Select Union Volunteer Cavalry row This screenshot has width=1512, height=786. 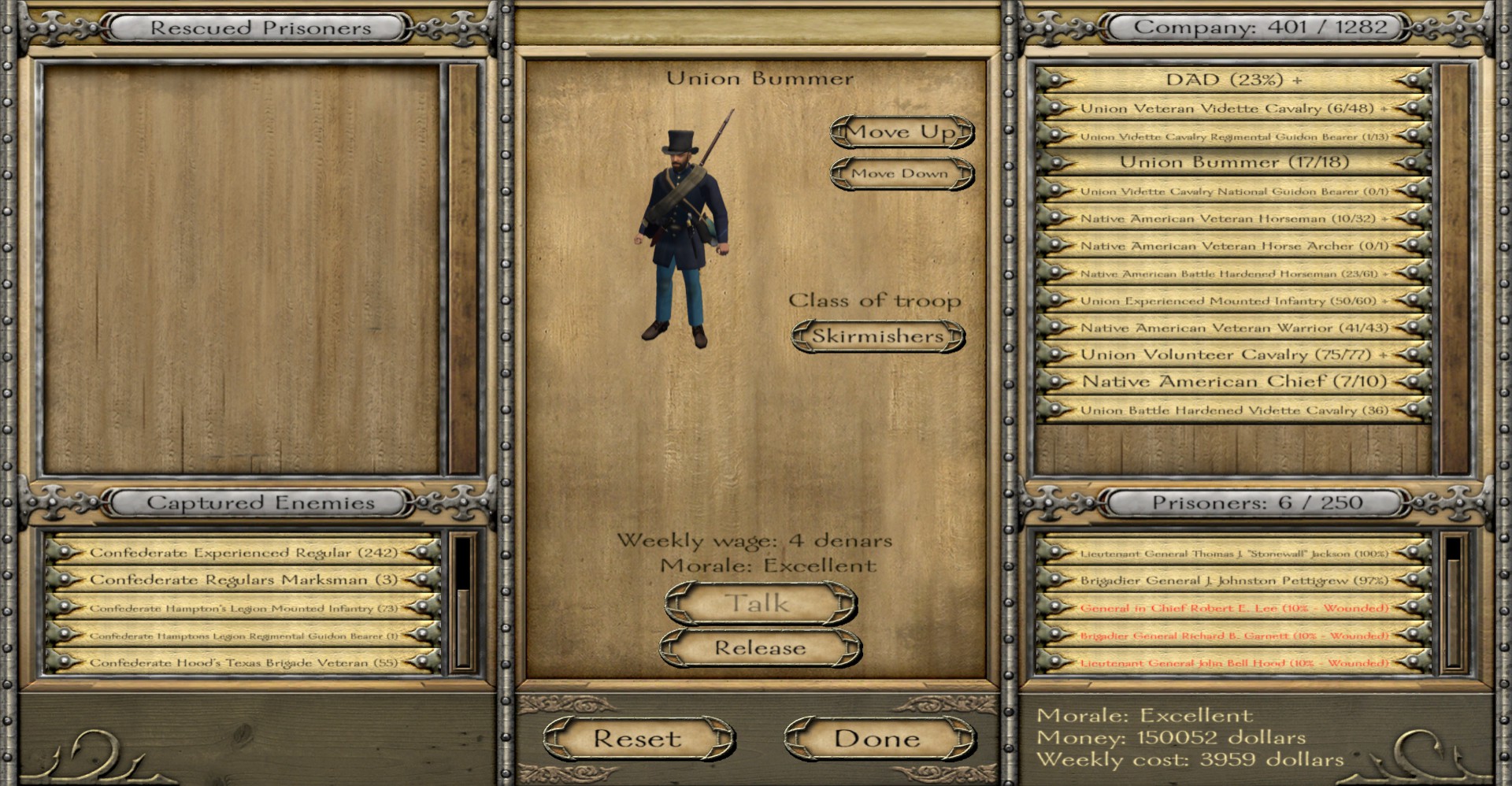[x=1233, y=354]
